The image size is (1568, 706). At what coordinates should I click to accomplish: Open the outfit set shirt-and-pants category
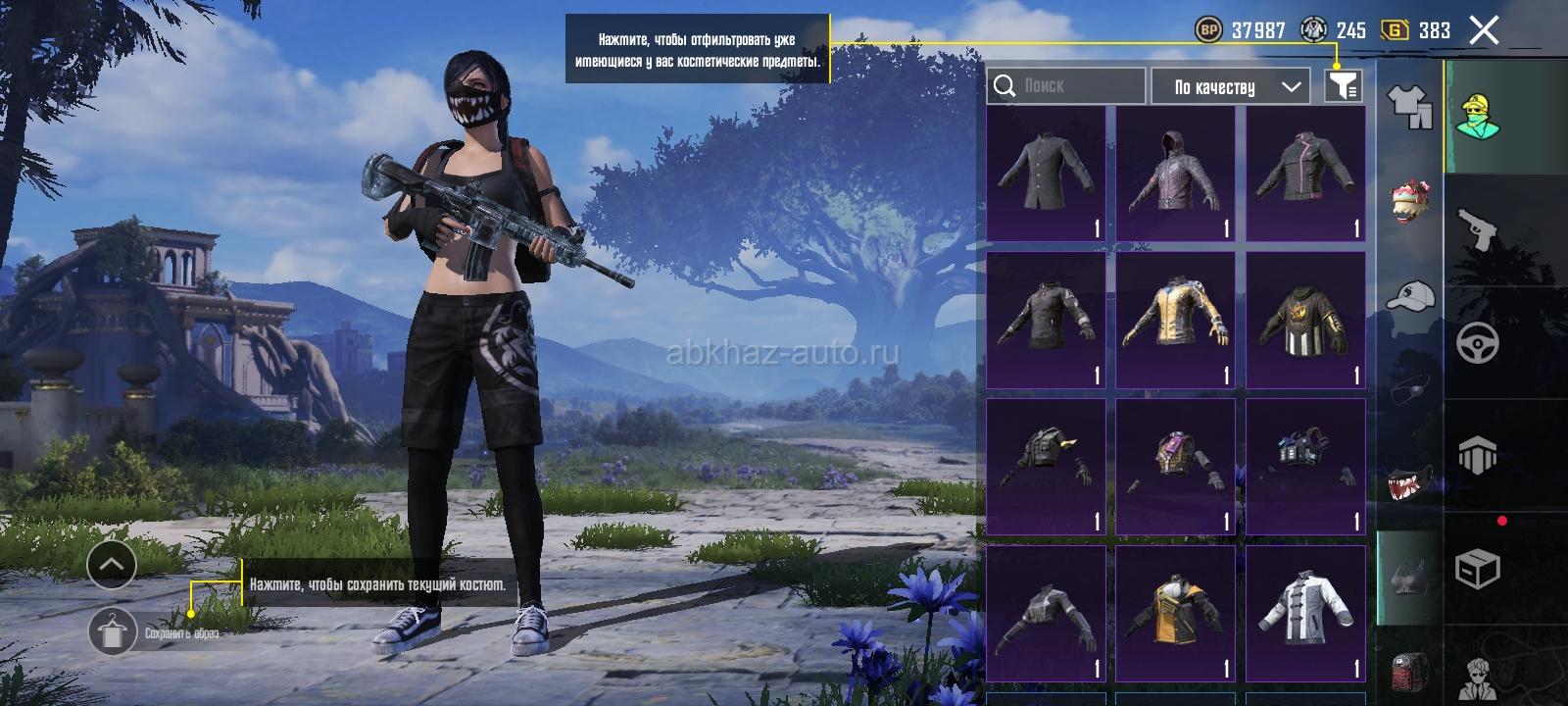pos(1410,105)
